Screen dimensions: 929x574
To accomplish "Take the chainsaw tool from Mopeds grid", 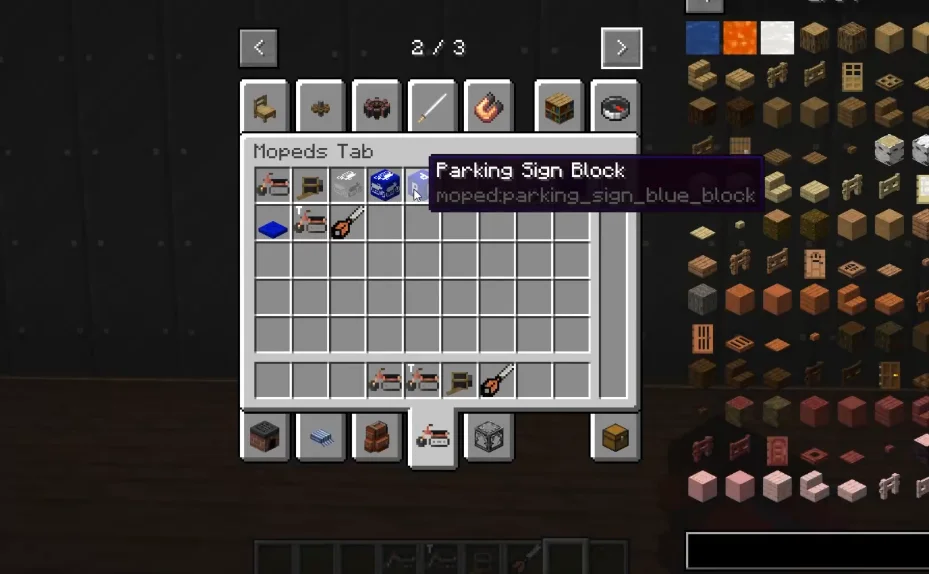I will [347, 223].
